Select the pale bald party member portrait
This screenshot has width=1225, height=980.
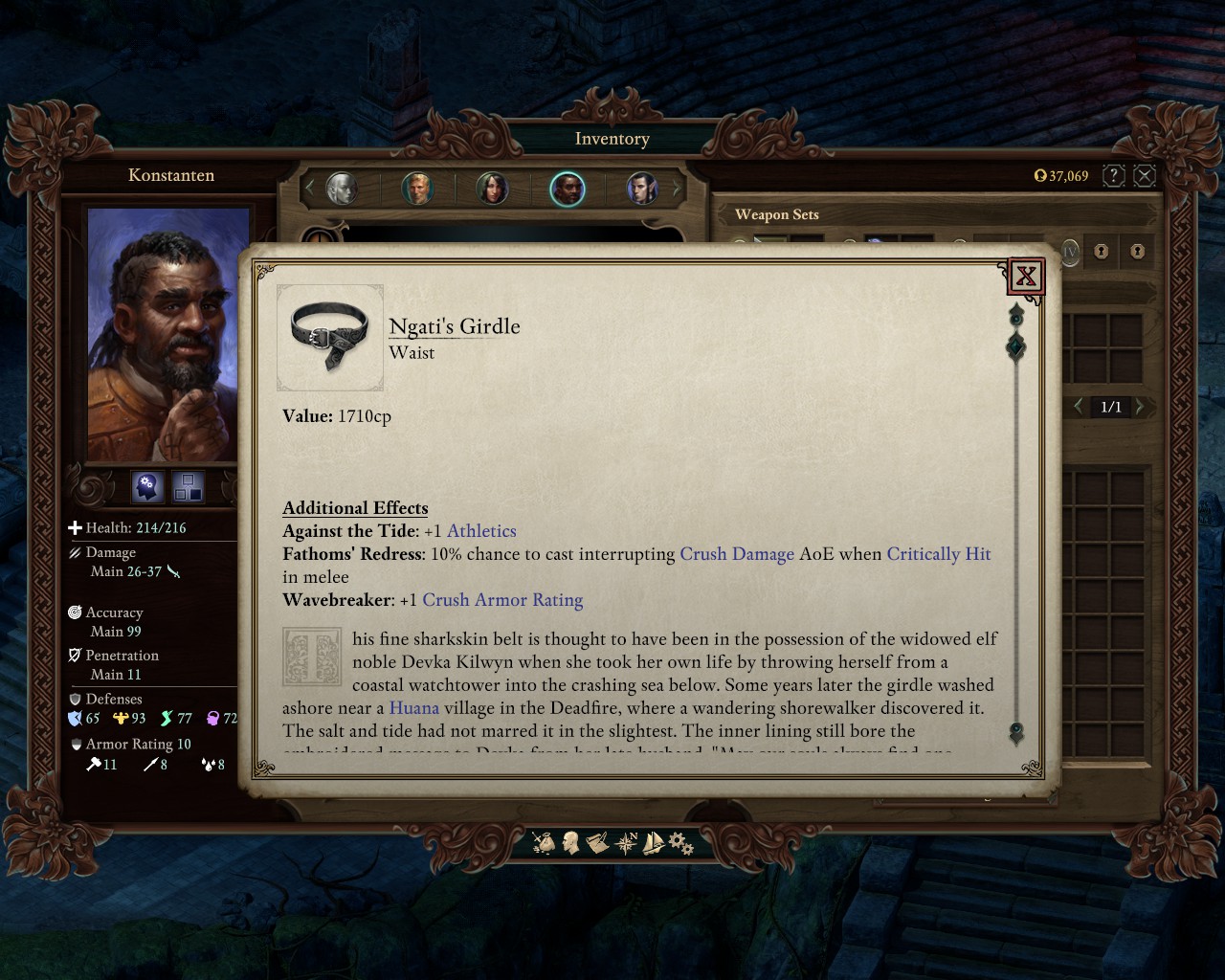(x=341, y=189)
